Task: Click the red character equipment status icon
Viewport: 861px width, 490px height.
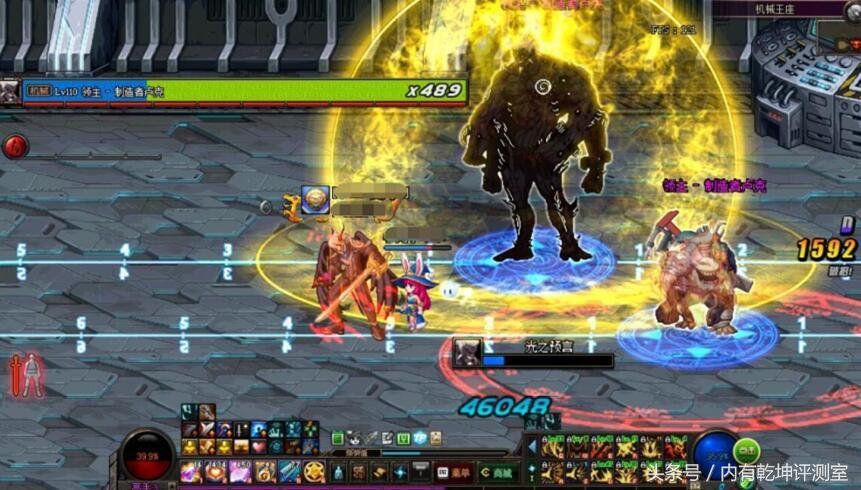Action: click(x=24, y=375)
